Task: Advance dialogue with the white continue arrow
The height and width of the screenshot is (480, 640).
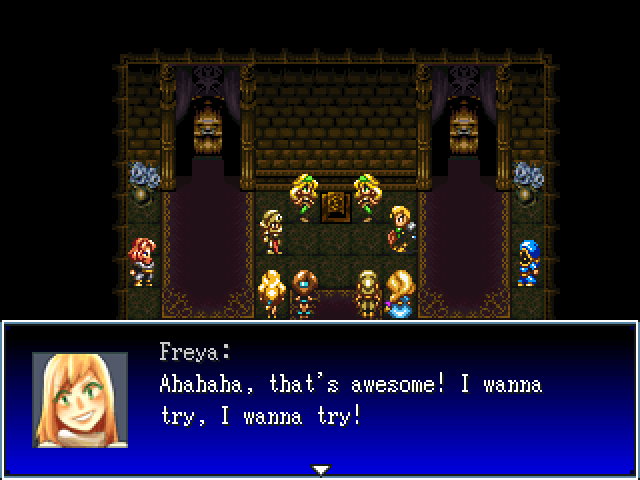Action: pyautogui.click(x=320, y=469)
